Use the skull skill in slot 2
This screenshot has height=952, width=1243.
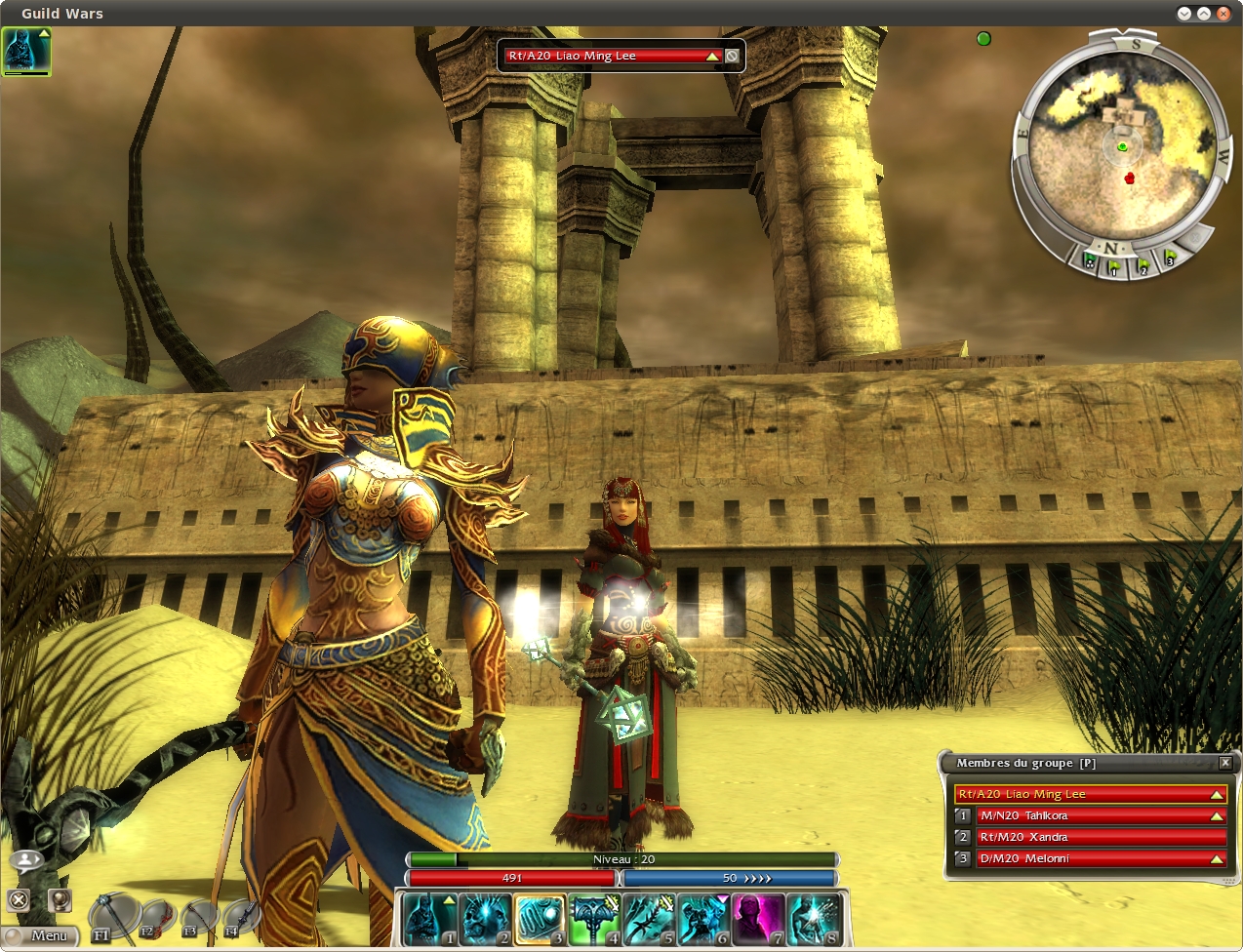[x=486, y=920]
